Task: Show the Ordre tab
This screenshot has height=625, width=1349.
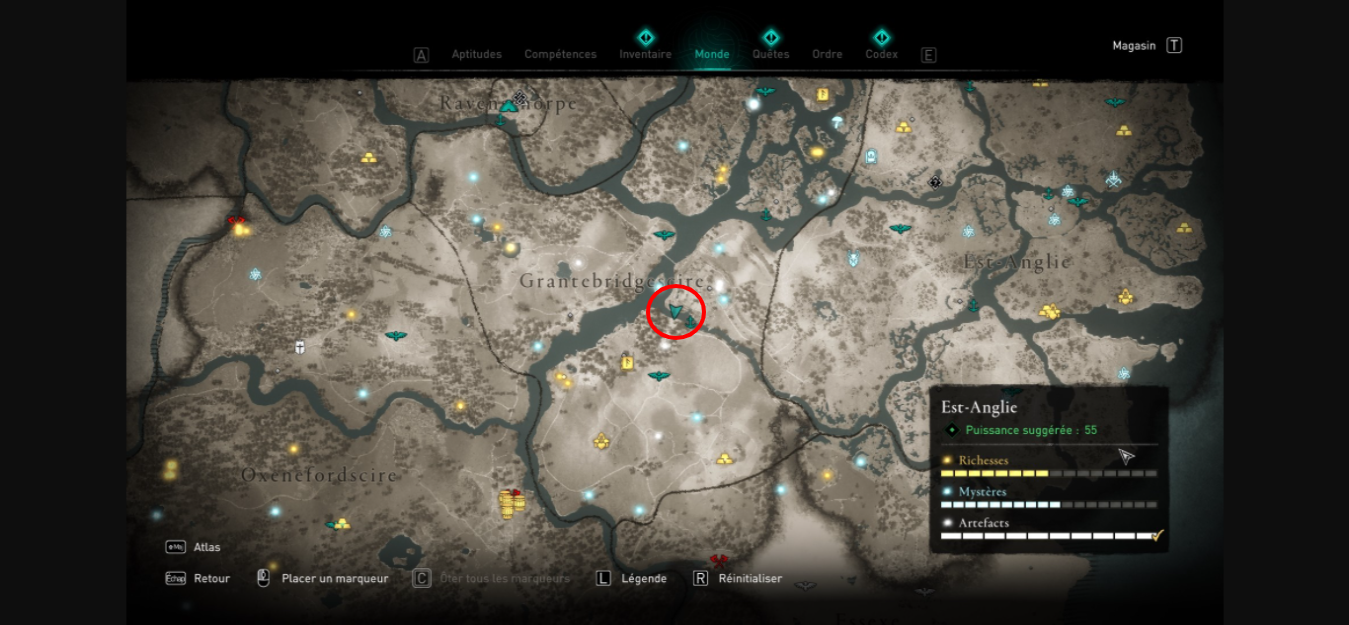Action: tap(827, 54)
